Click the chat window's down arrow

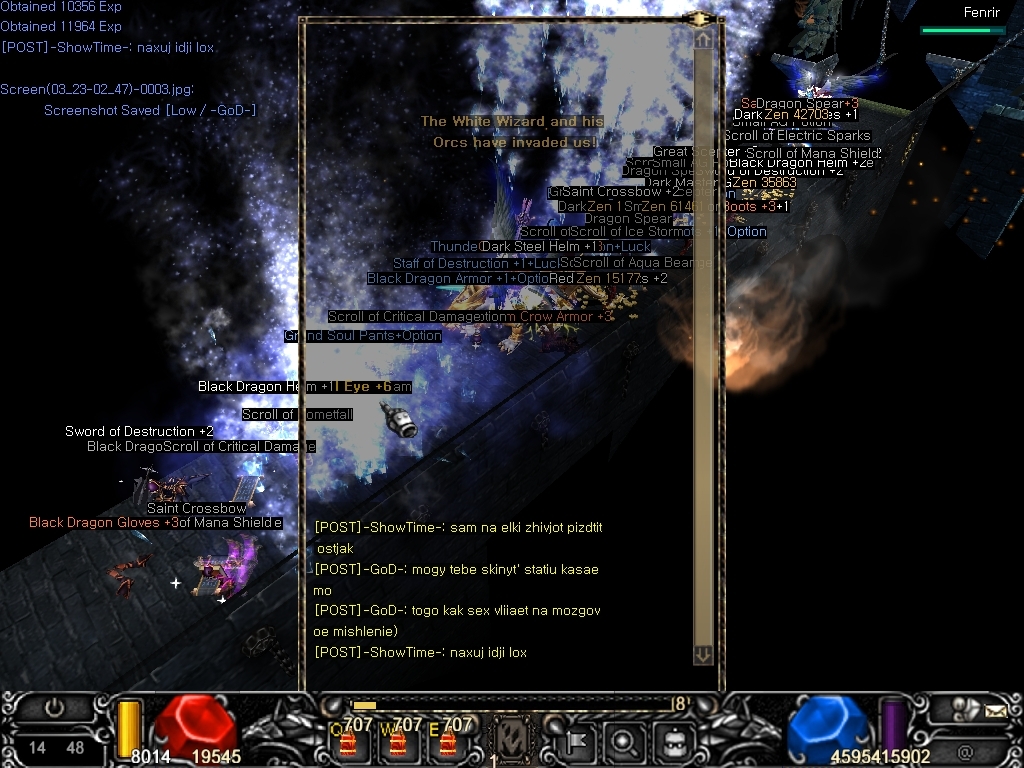(703, 655)
